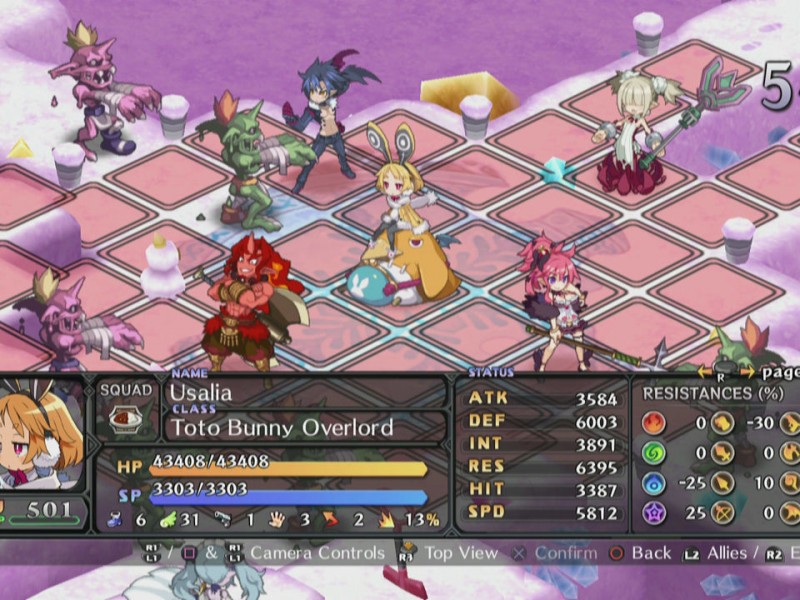Click the purple star resistance icon
Viewport: 800px width, 600px height.
654,515
